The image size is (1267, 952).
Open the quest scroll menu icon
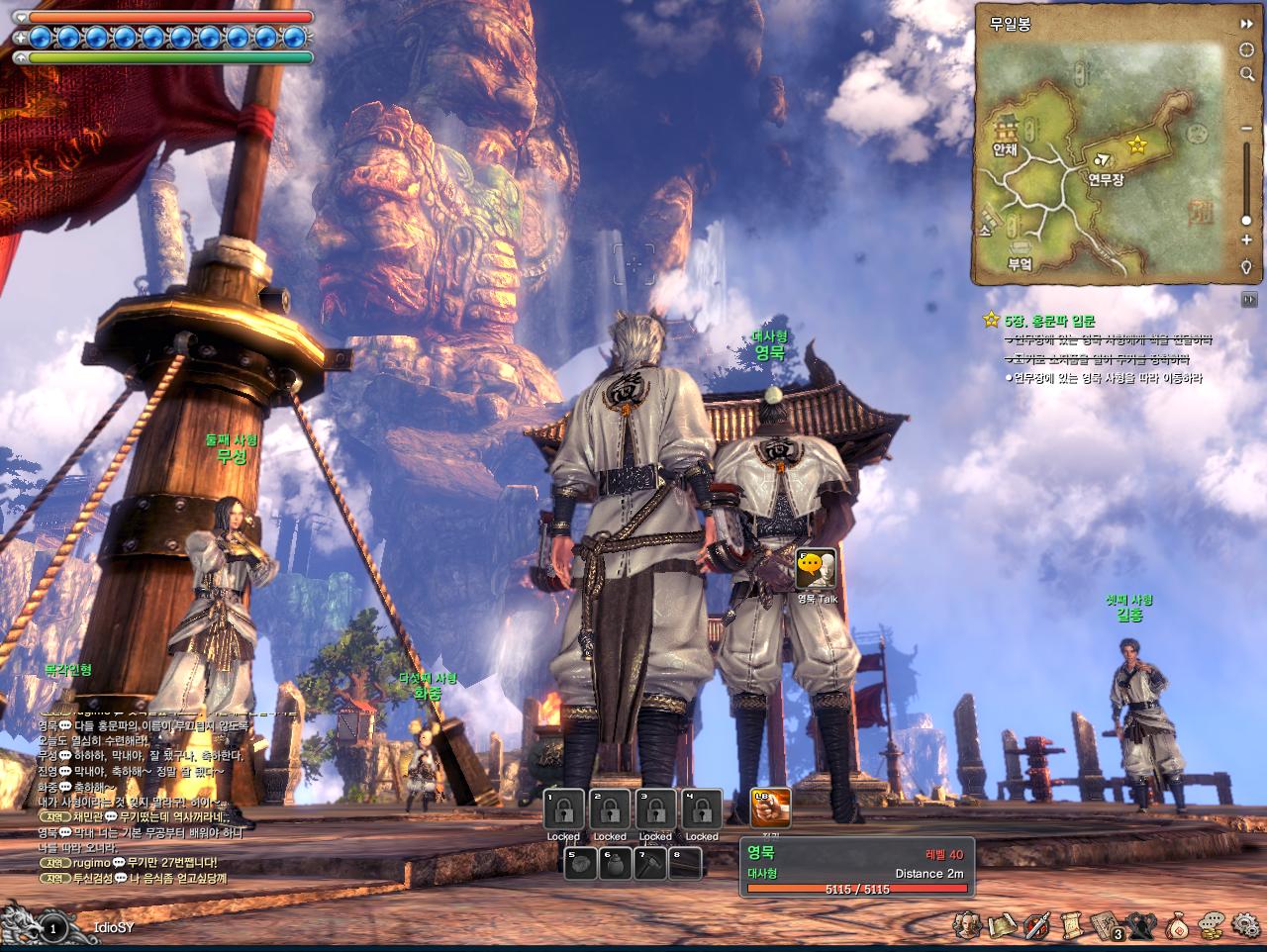(x=1070, y=925)
